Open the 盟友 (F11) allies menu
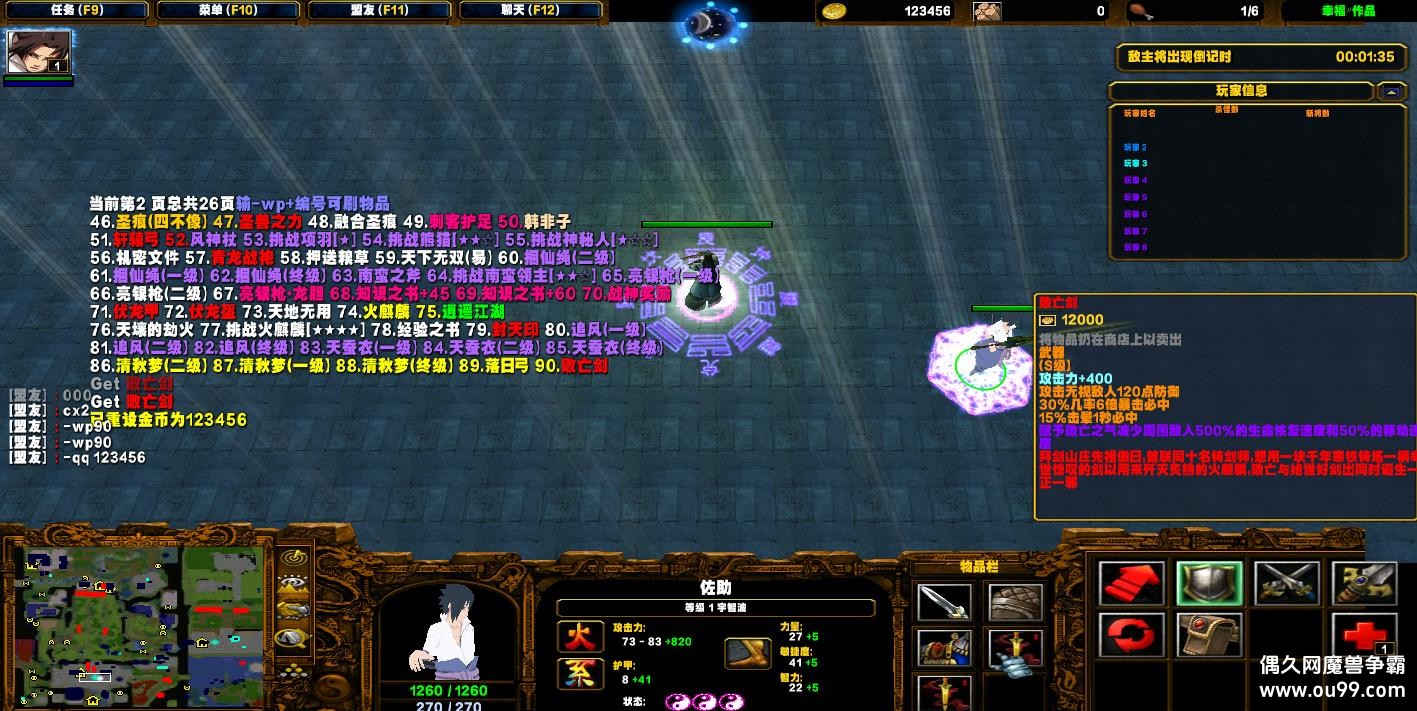1417x711 pixels. coord(380,11)
